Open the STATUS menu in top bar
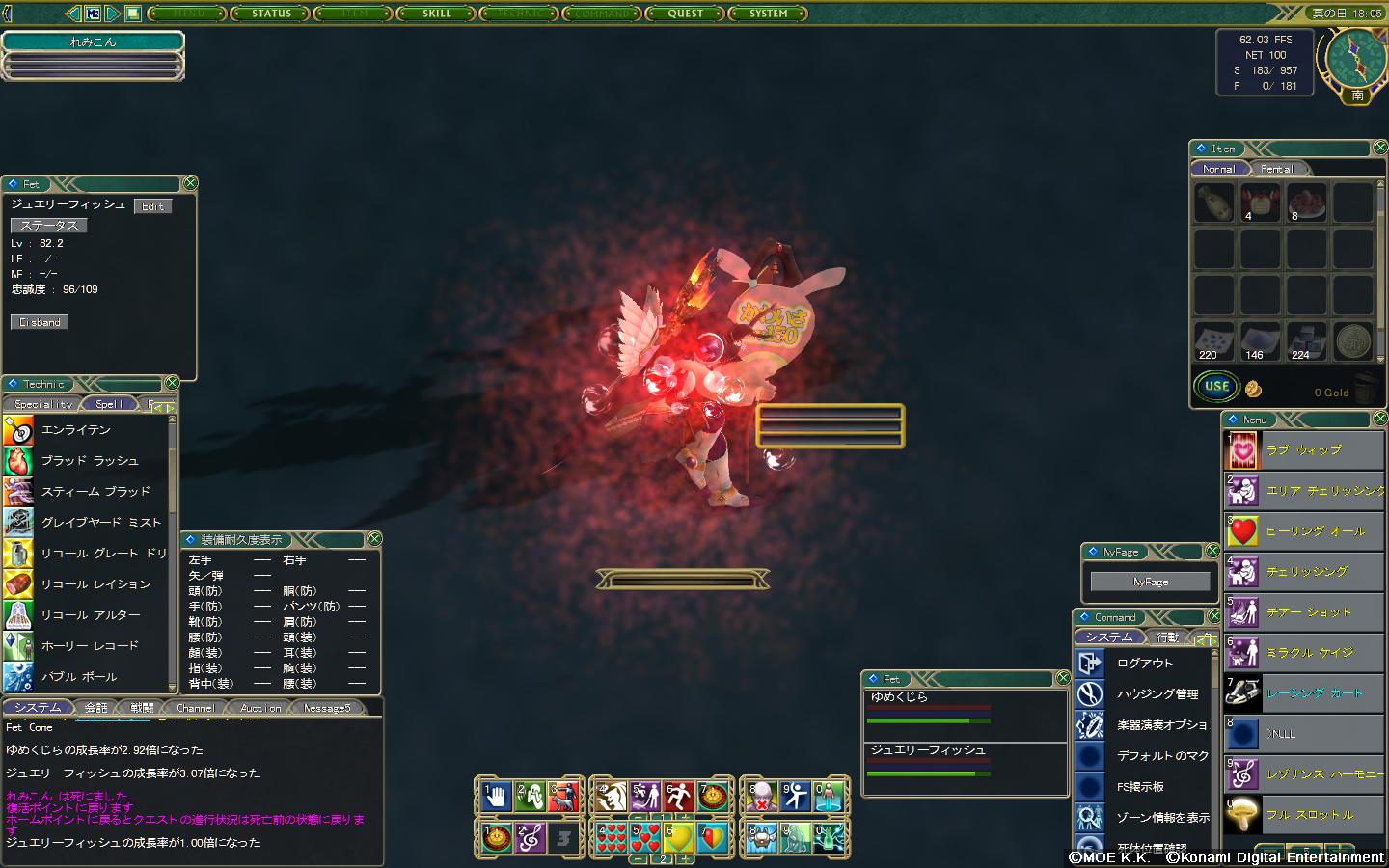The image size is (1389, 868). (271, 14)
